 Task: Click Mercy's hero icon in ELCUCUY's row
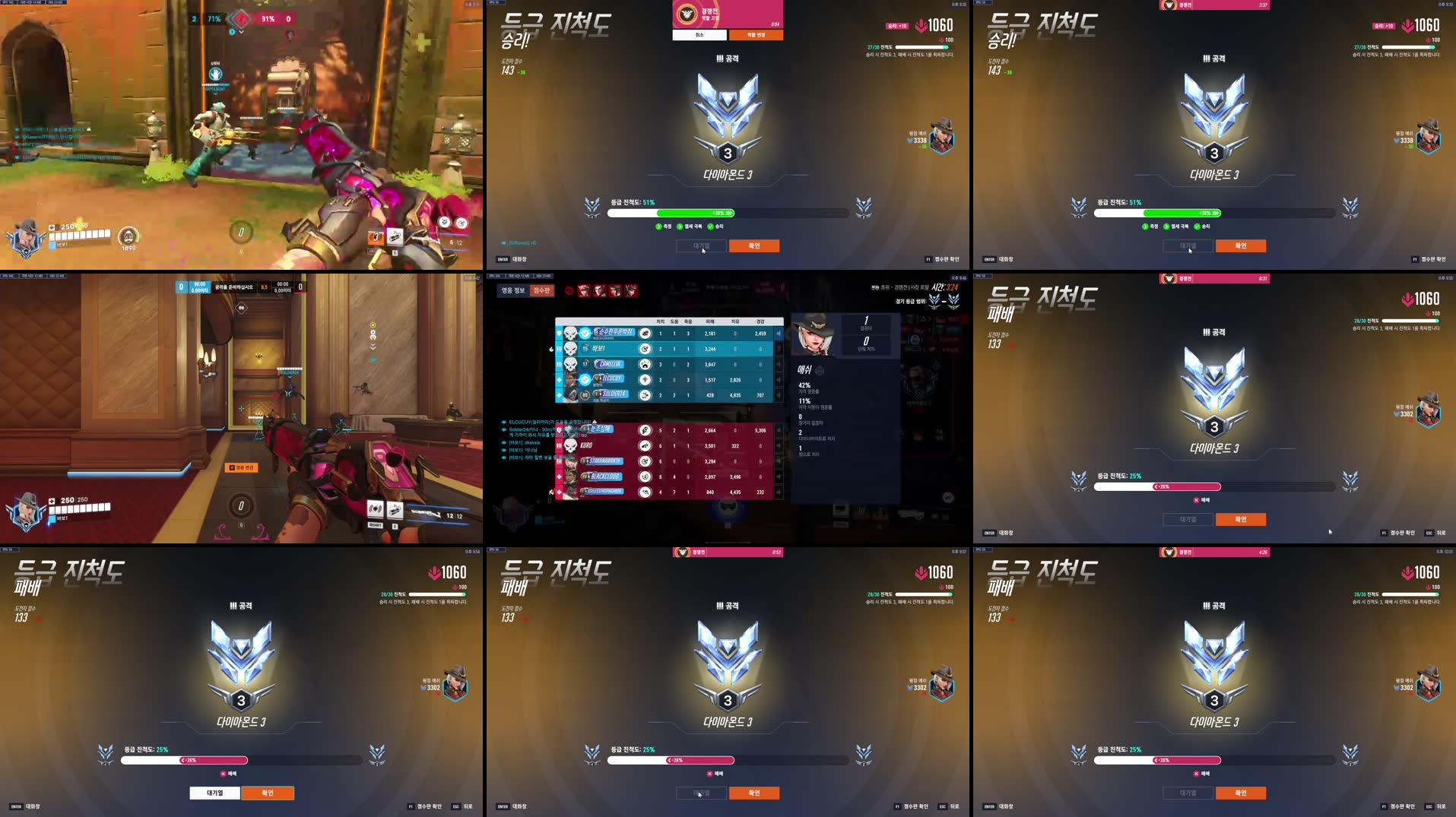(646, 380)
